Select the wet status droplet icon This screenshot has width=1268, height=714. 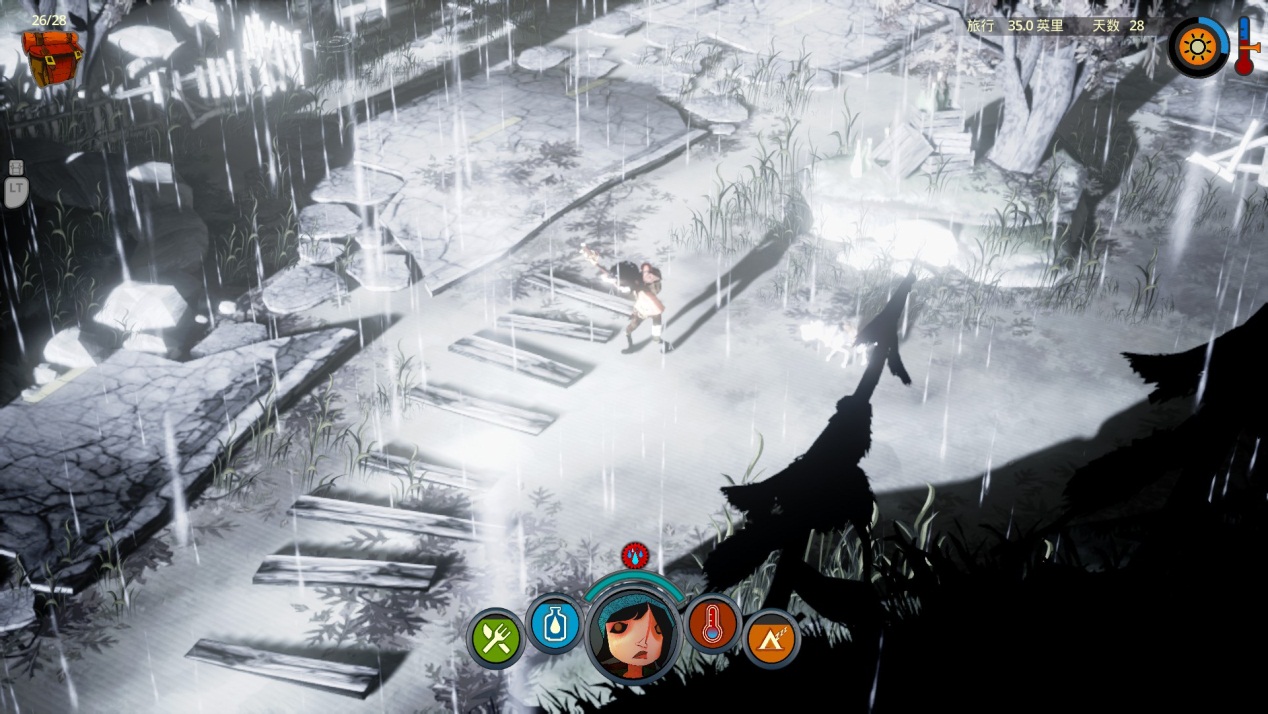[633, 556]
